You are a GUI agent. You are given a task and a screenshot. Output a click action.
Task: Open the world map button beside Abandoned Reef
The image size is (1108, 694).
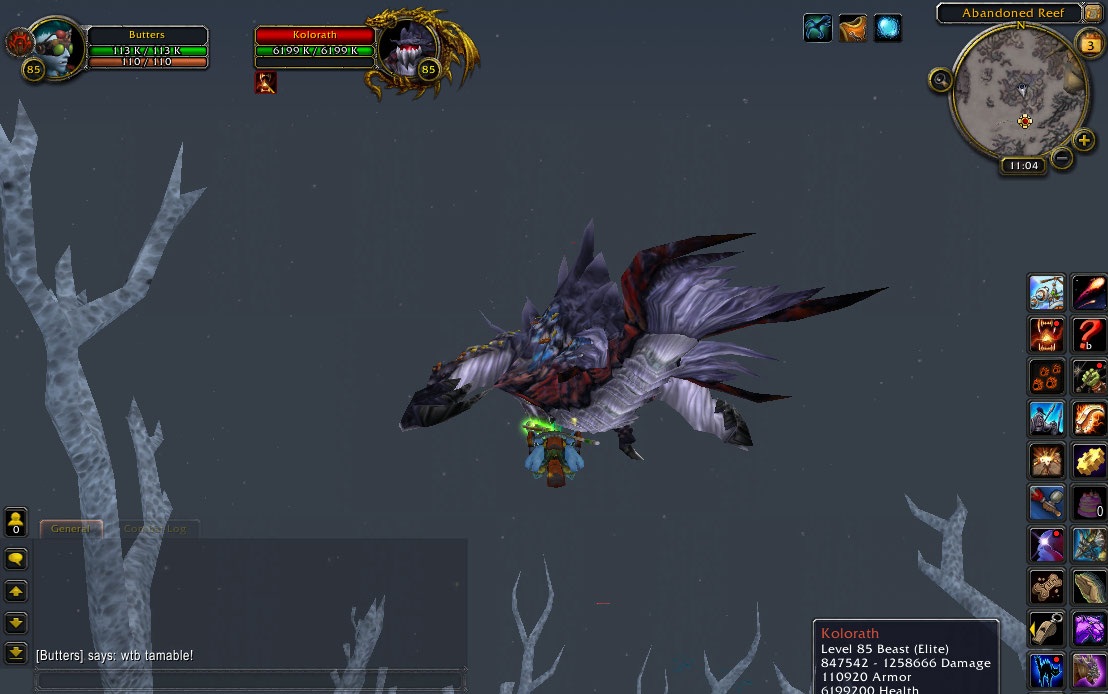[x=1091, y=13]
